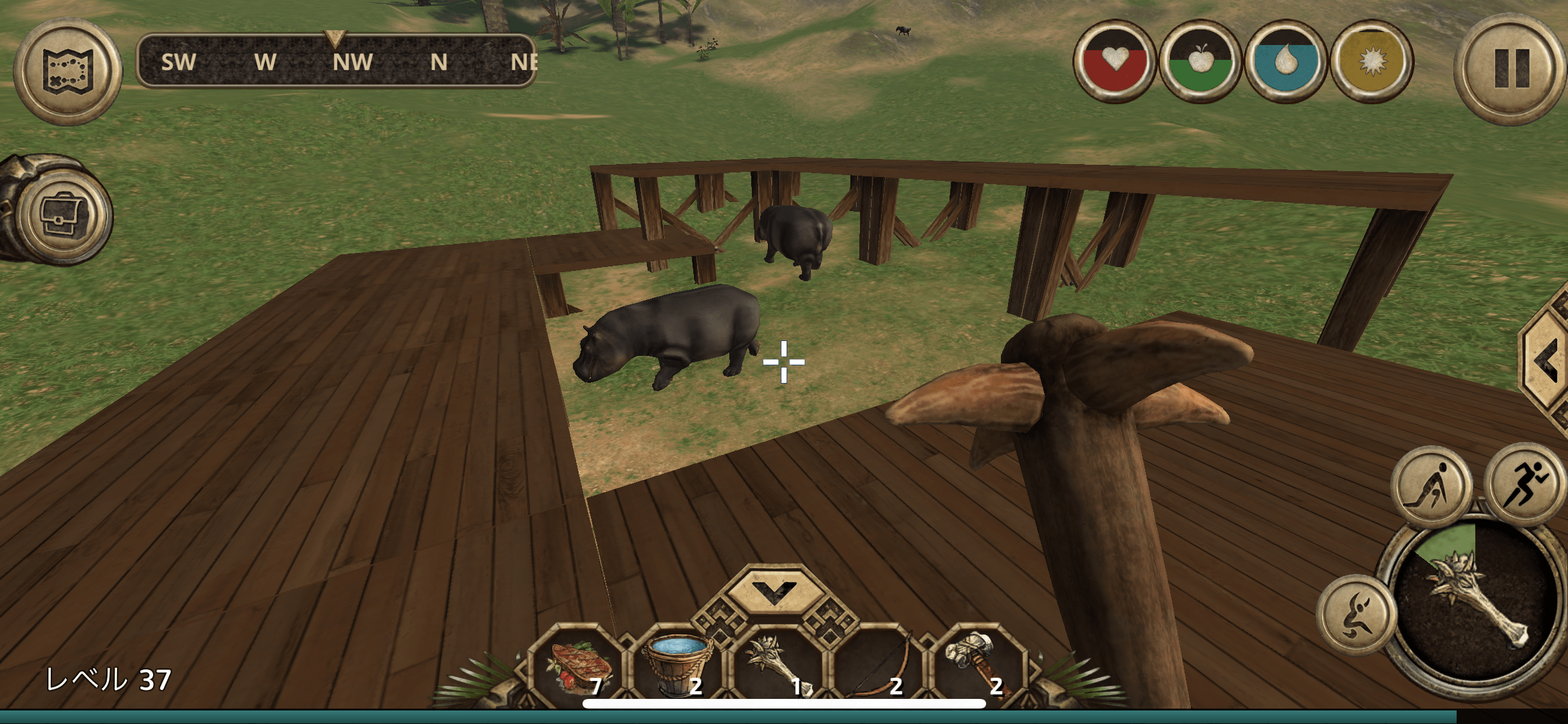
Task: Tap the jump action button
Action: [x=1356, y=614]
